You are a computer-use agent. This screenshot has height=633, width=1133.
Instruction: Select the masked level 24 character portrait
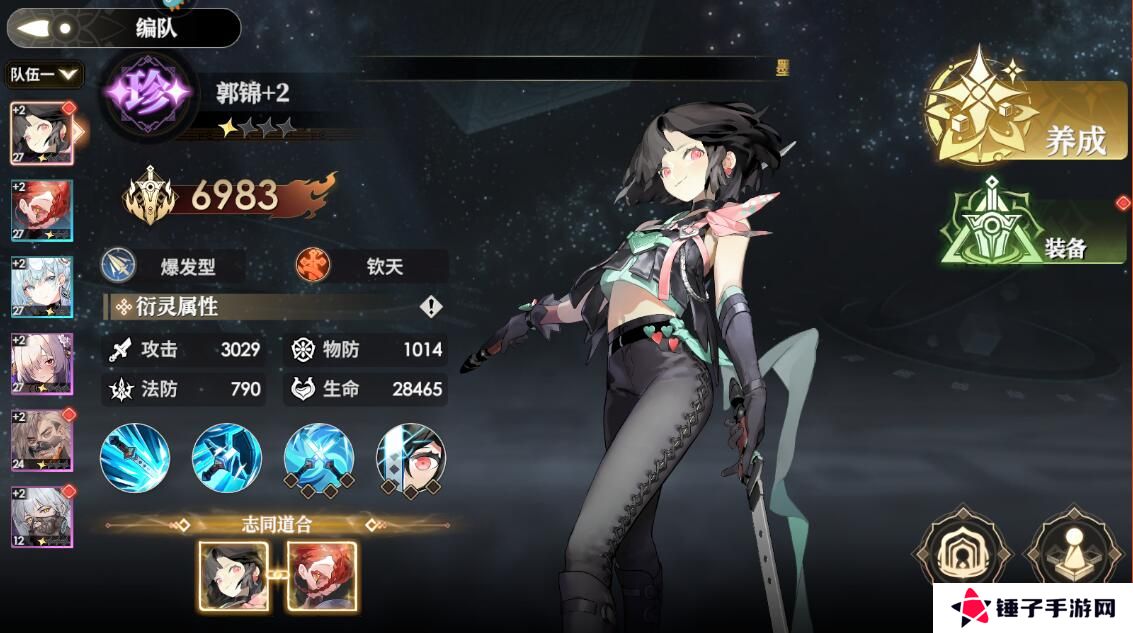(x=42, y=440)
